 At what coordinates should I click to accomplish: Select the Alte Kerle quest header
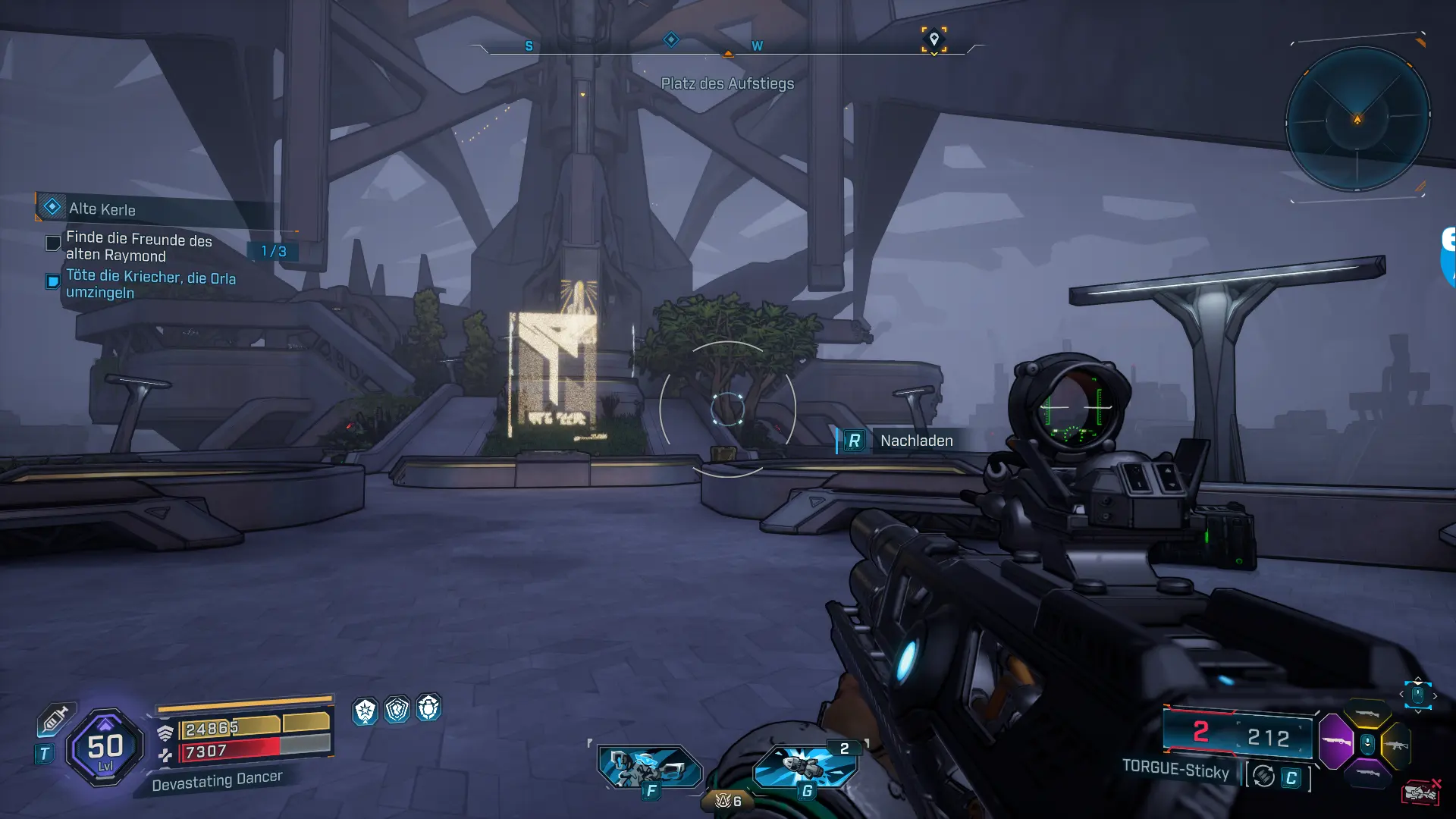(102, 209)
